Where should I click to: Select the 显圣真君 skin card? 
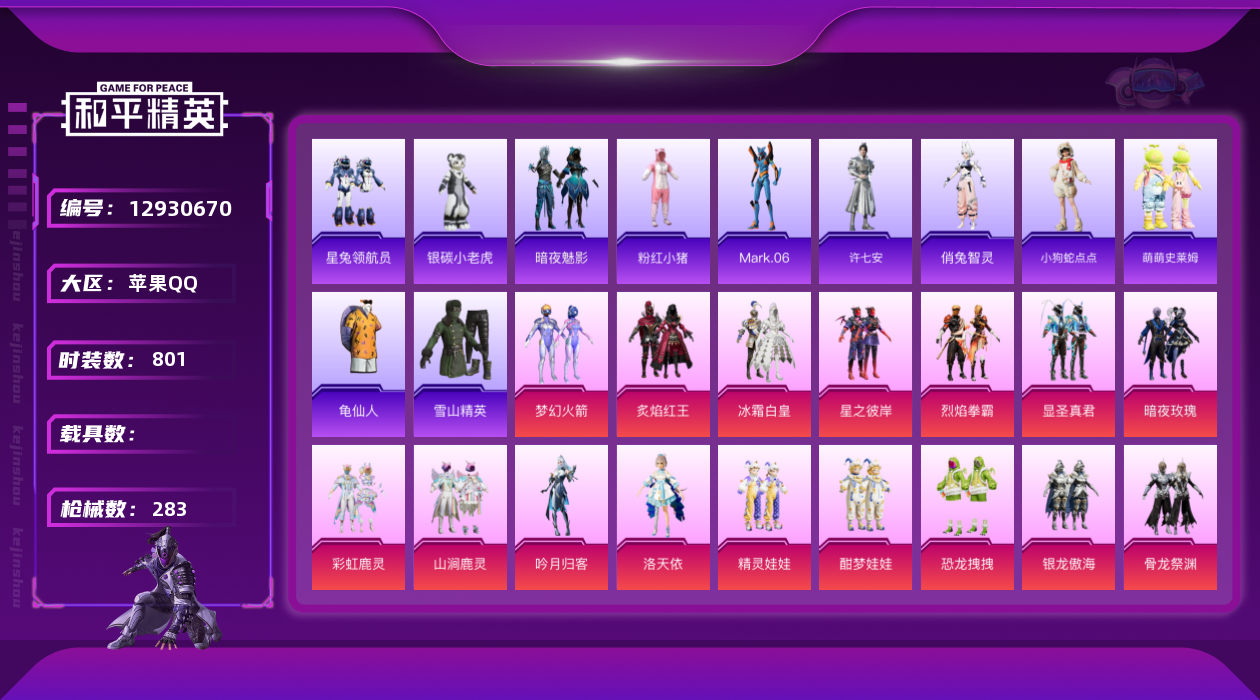coord(1068,364)
